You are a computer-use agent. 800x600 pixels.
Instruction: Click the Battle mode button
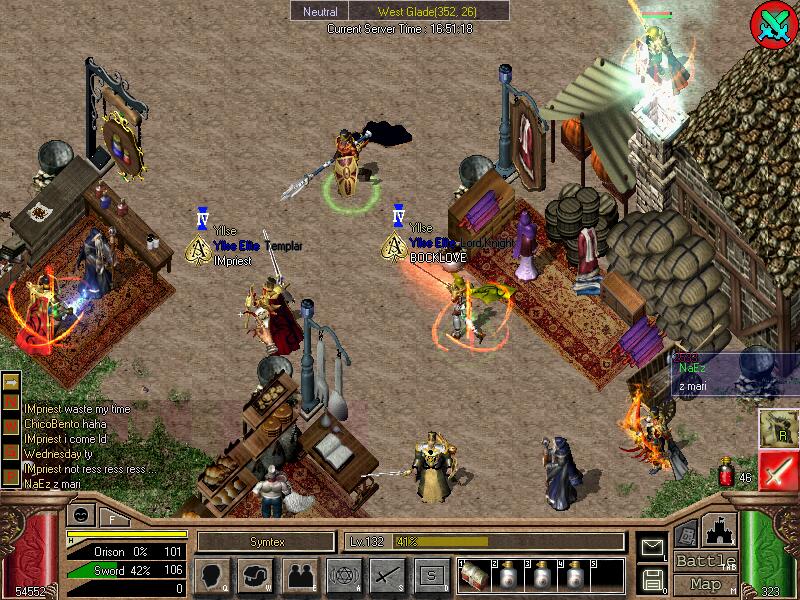pyautogui.click(x=706, y=561)
